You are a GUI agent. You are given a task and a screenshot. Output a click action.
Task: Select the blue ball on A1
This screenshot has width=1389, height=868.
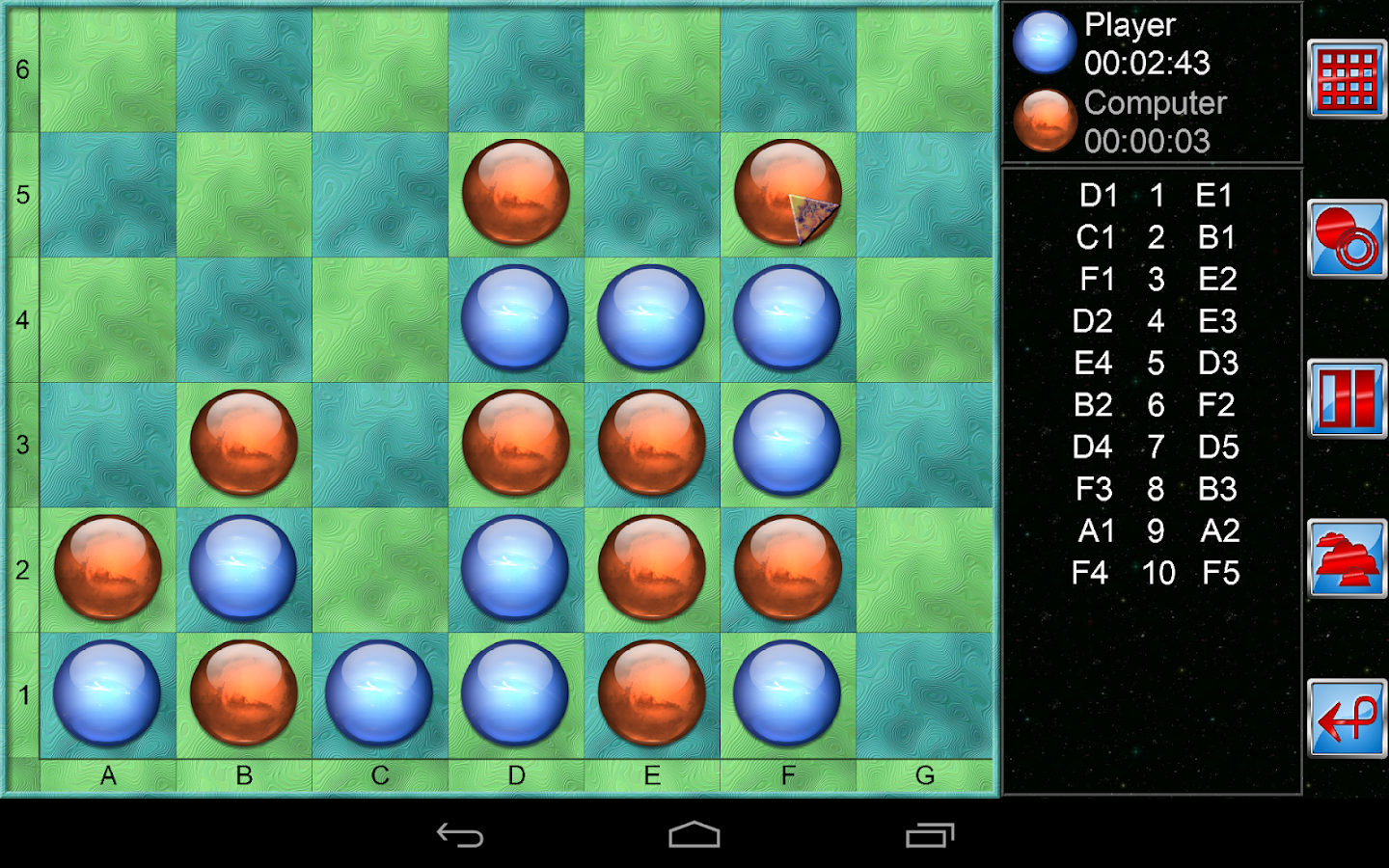point(108,692)
